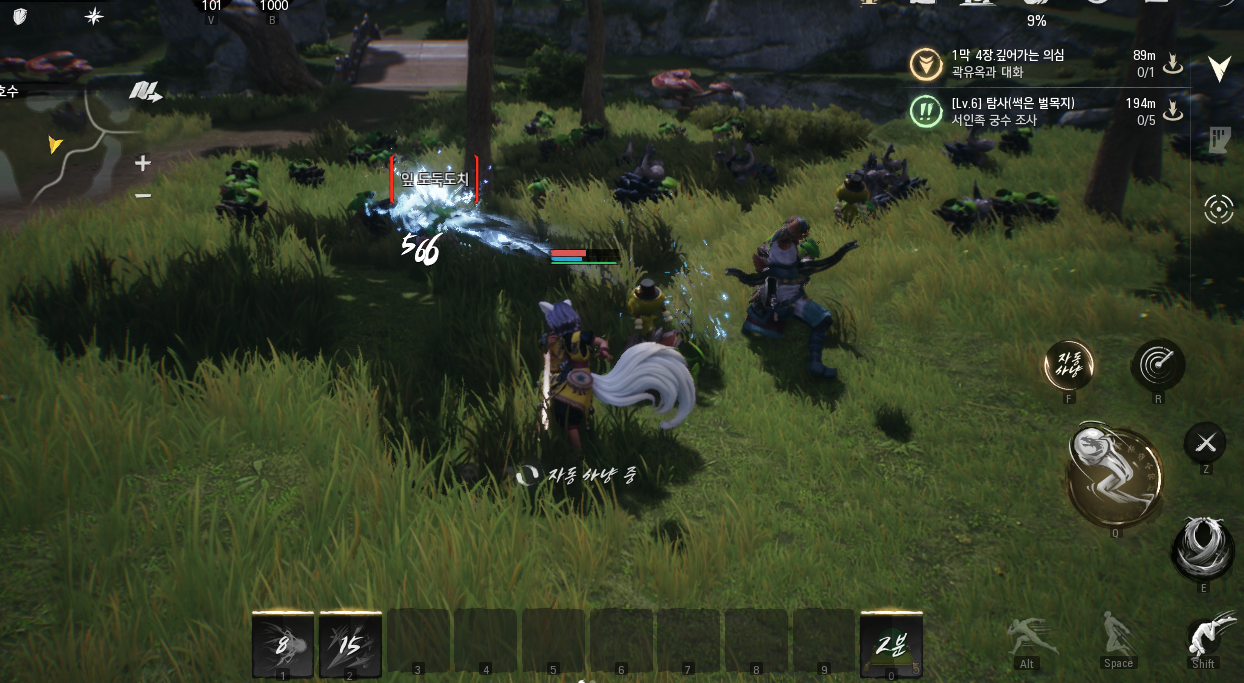Image resolution: width=1244 pixels, height=683 pixels.
Task: Activate the swirling ring skill icon
Action: (1203, 547)
